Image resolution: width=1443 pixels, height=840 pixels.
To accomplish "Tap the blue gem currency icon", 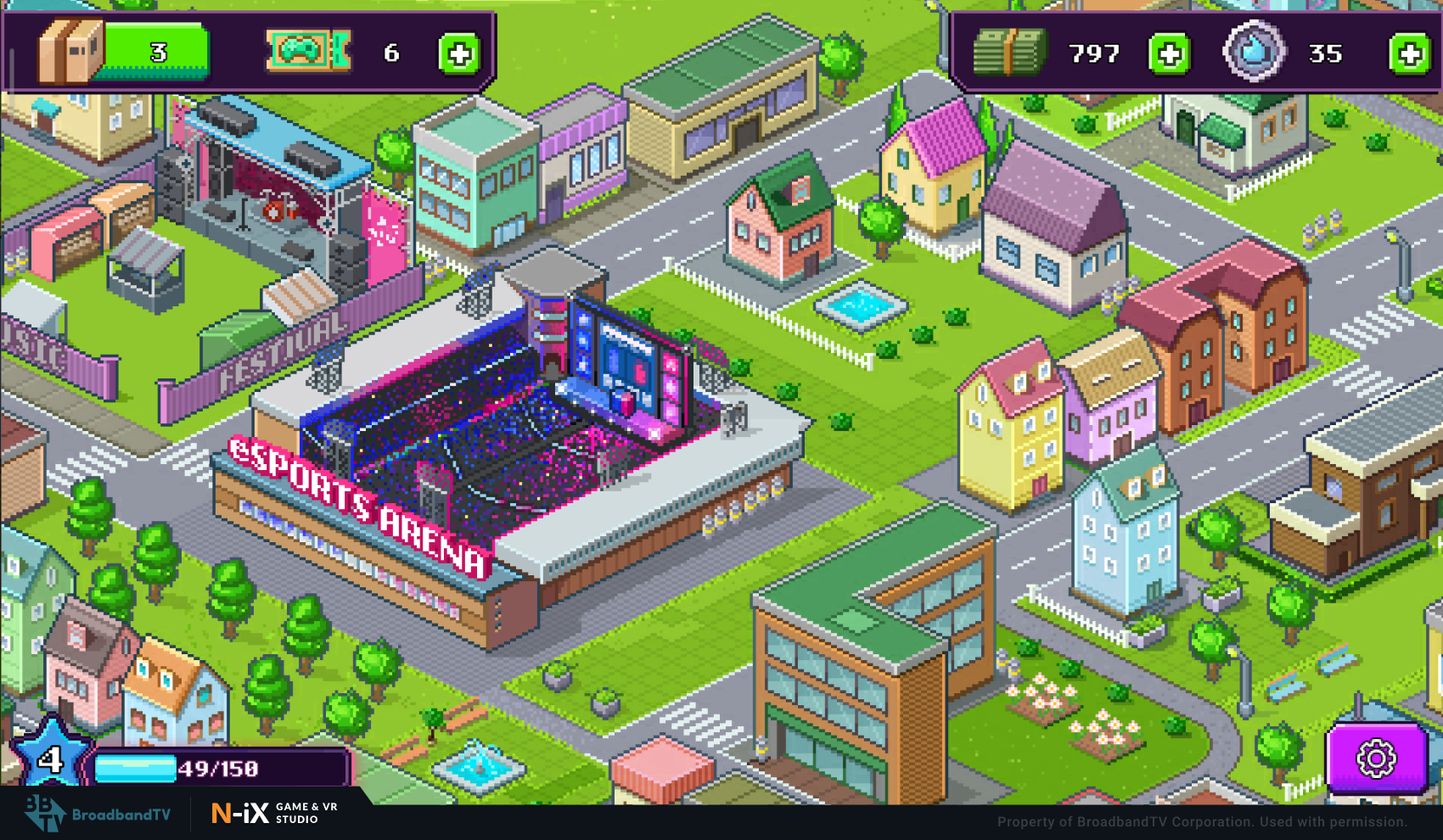I will click(1253, 52).
